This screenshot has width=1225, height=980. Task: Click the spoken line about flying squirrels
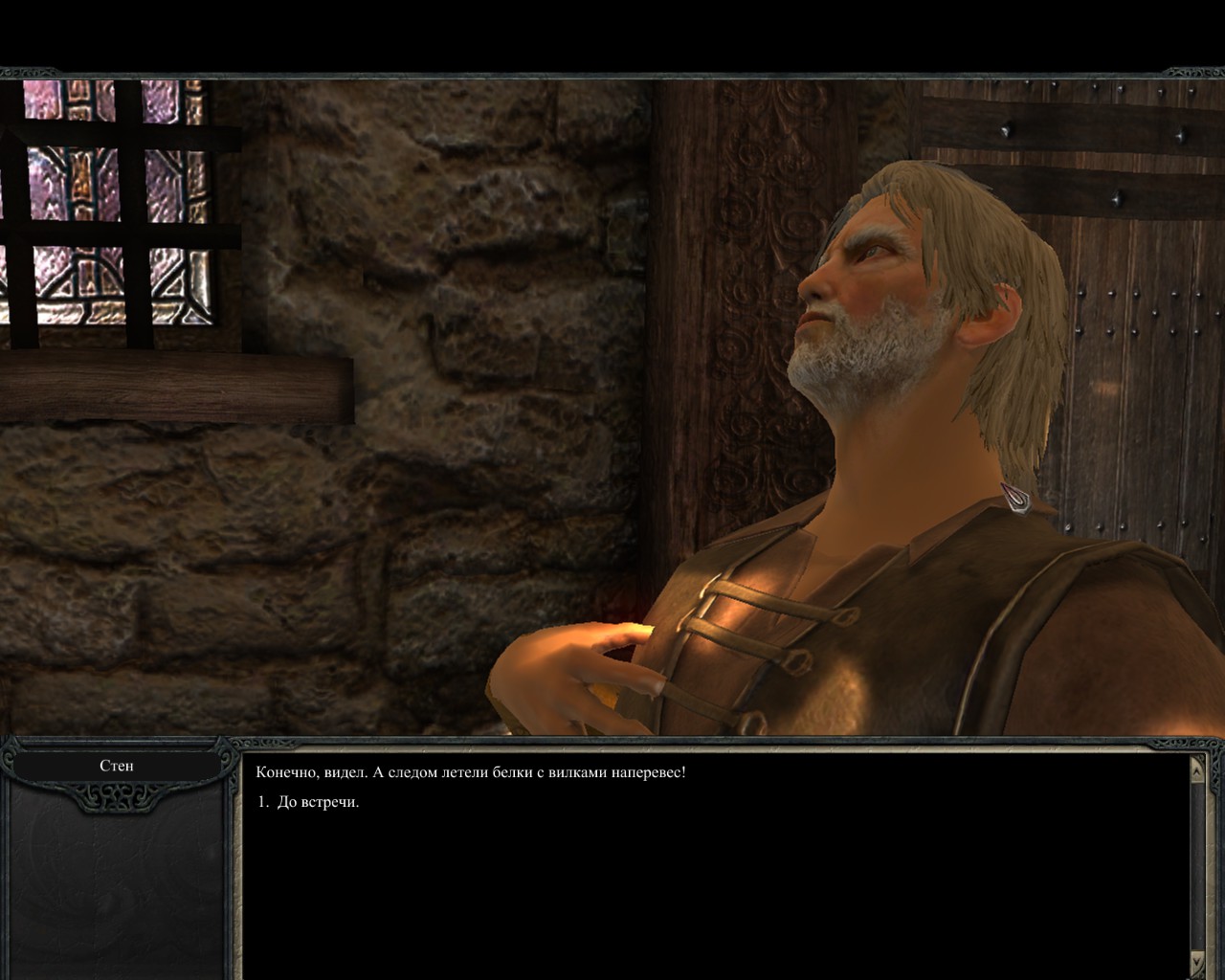pos(474,771)
